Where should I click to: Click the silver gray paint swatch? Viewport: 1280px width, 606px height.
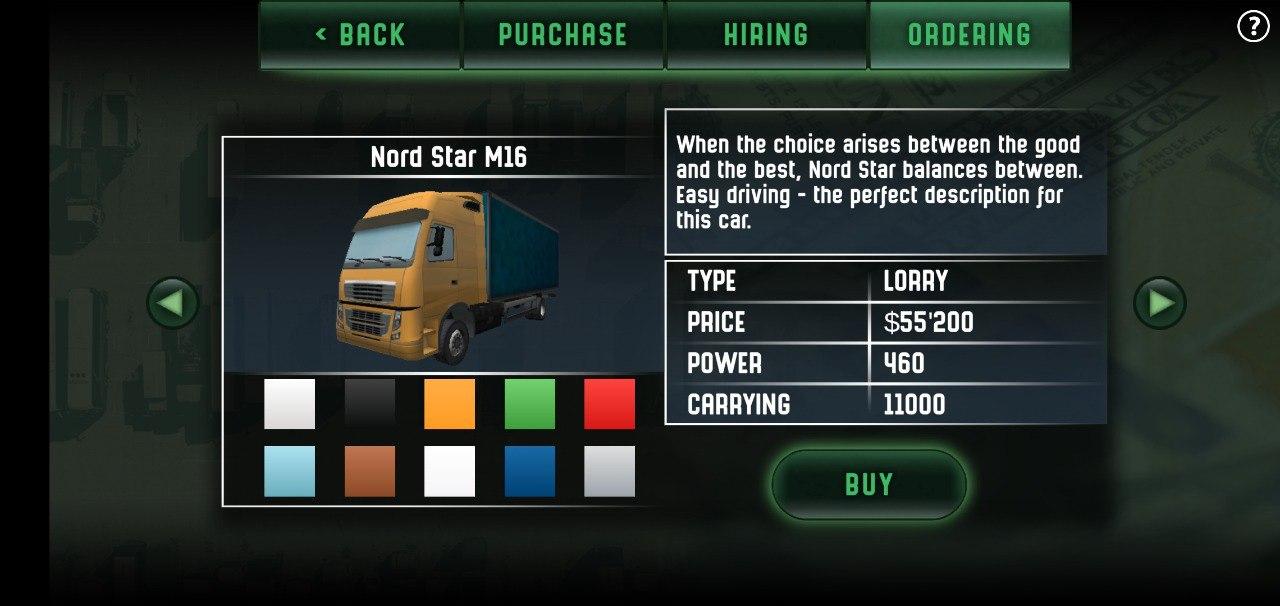[610, 471]
